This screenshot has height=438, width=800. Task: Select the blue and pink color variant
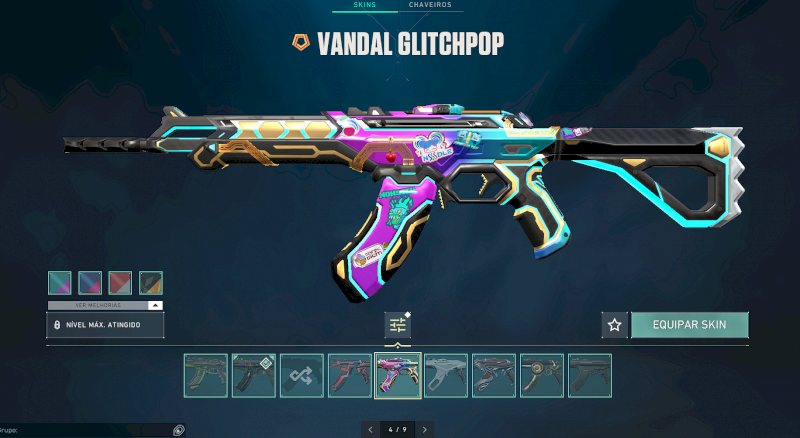pos(90,283)
